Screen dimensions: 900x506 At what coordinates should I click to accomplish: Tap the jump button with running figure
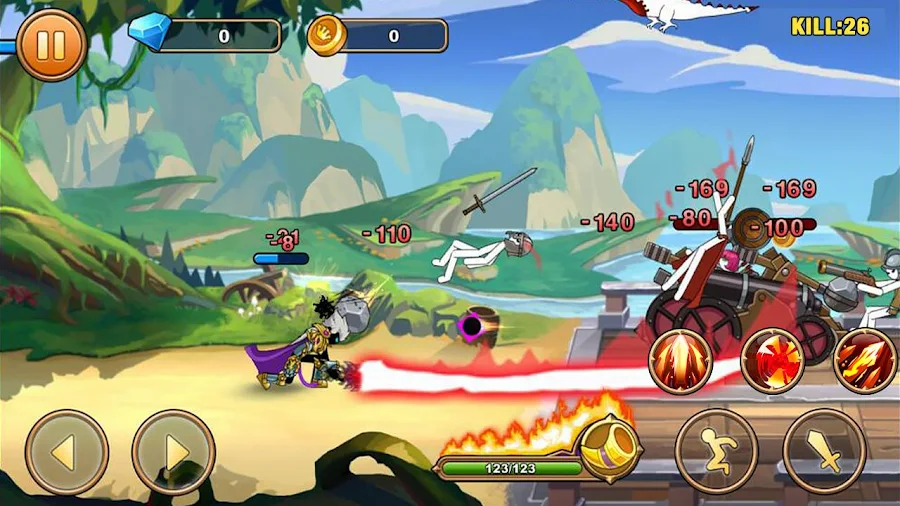click(716, 451)
